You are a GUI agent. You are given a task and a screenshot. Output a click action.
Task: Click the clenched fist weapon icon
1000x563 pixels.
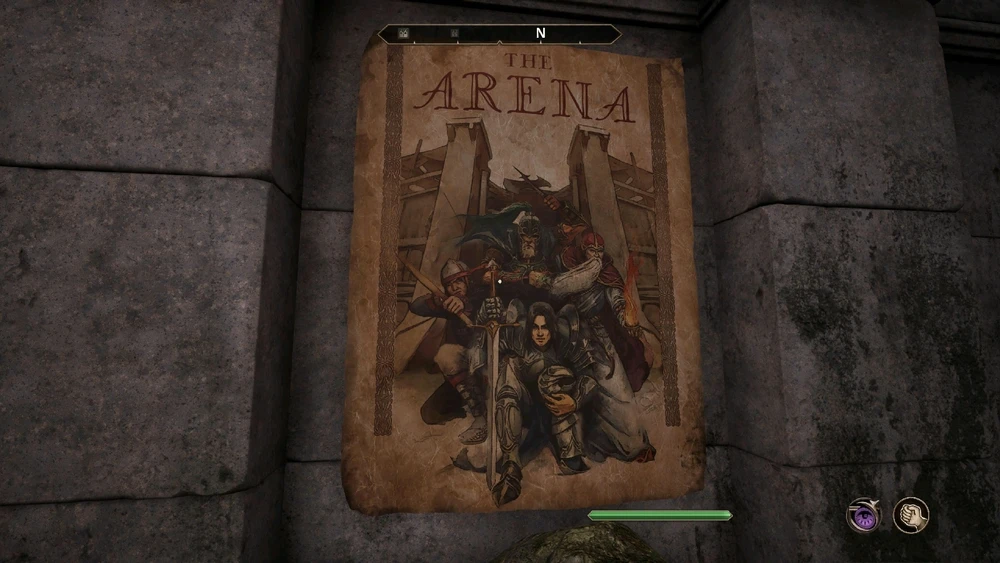(x=910, y=515)
